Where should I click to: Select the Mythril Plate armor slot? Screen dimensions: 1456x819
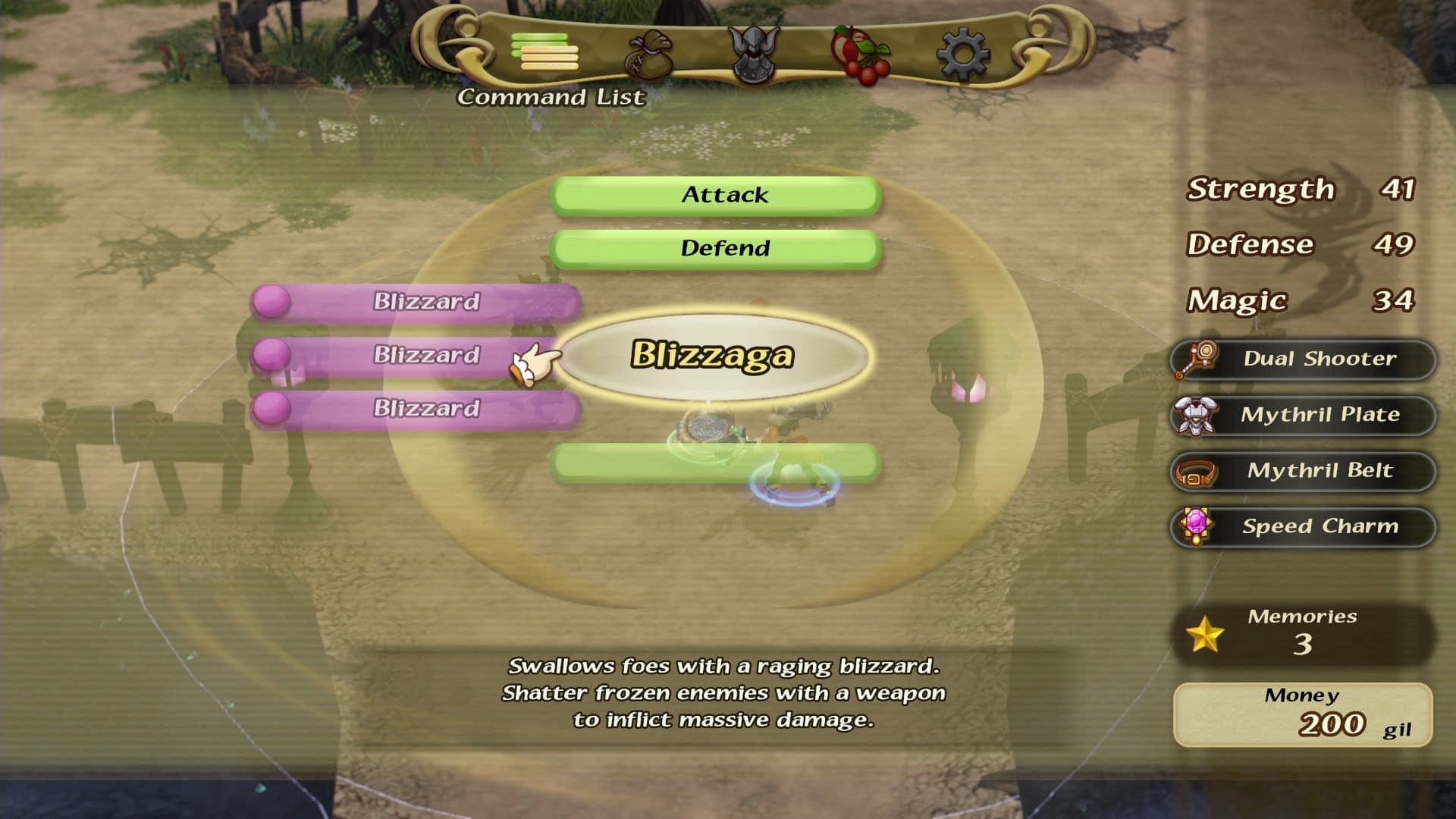(1303, 416)
